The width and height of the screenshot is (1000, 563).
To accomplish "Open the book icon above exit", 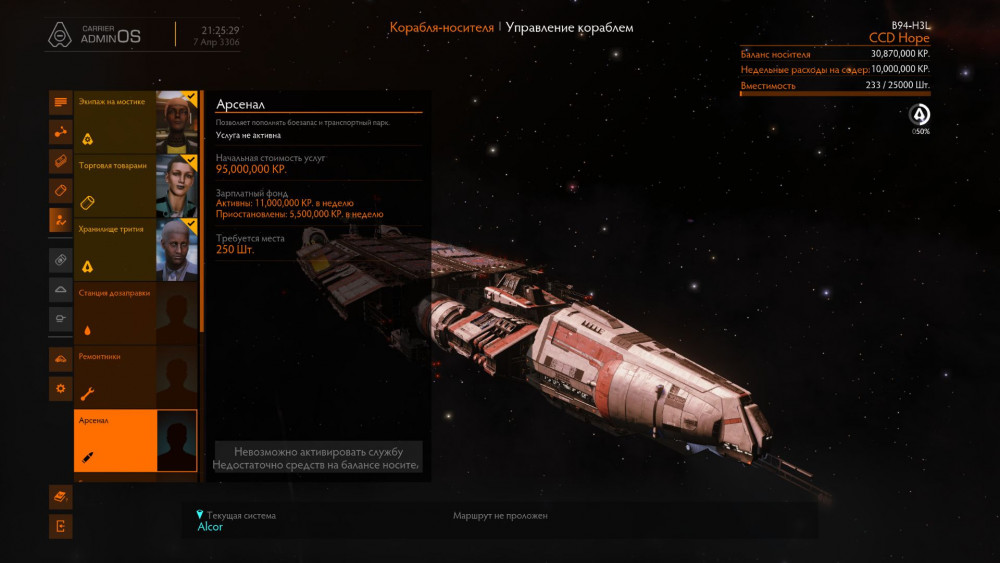I will click(x=60, y=496).
